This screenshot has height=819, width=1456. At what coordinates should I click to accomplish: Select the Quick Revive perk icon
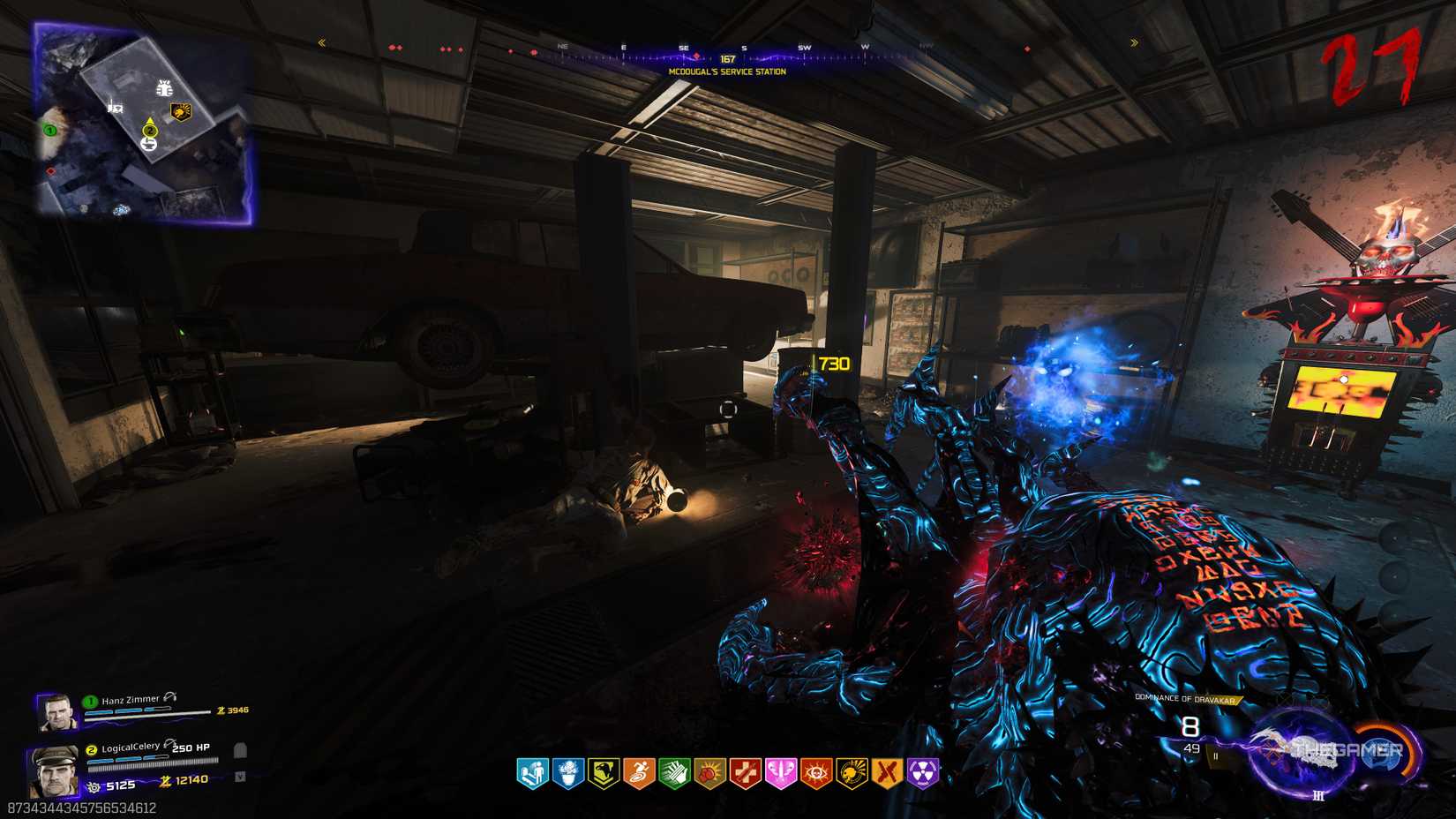point(532,774)
